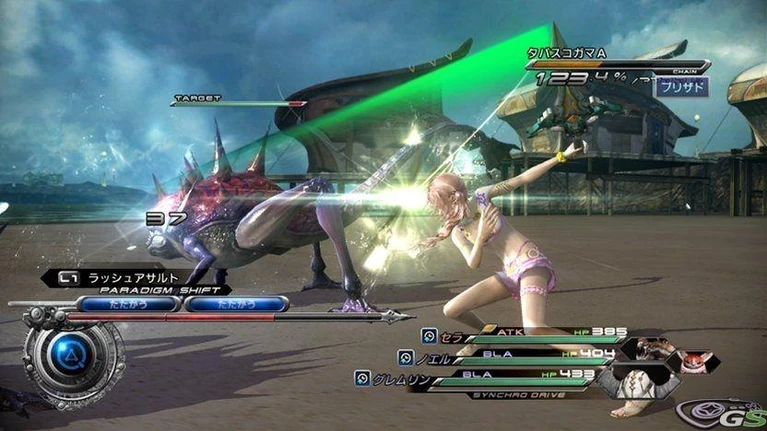Open the Paradigm Shift ラッシュアサルト banner
This screenshot has width=767, height=431.
118,278
